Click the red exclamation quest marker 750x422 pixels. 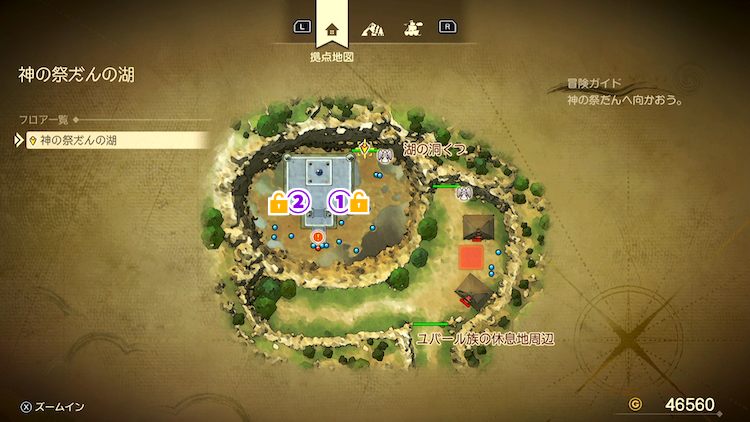[x=318, y=237]
